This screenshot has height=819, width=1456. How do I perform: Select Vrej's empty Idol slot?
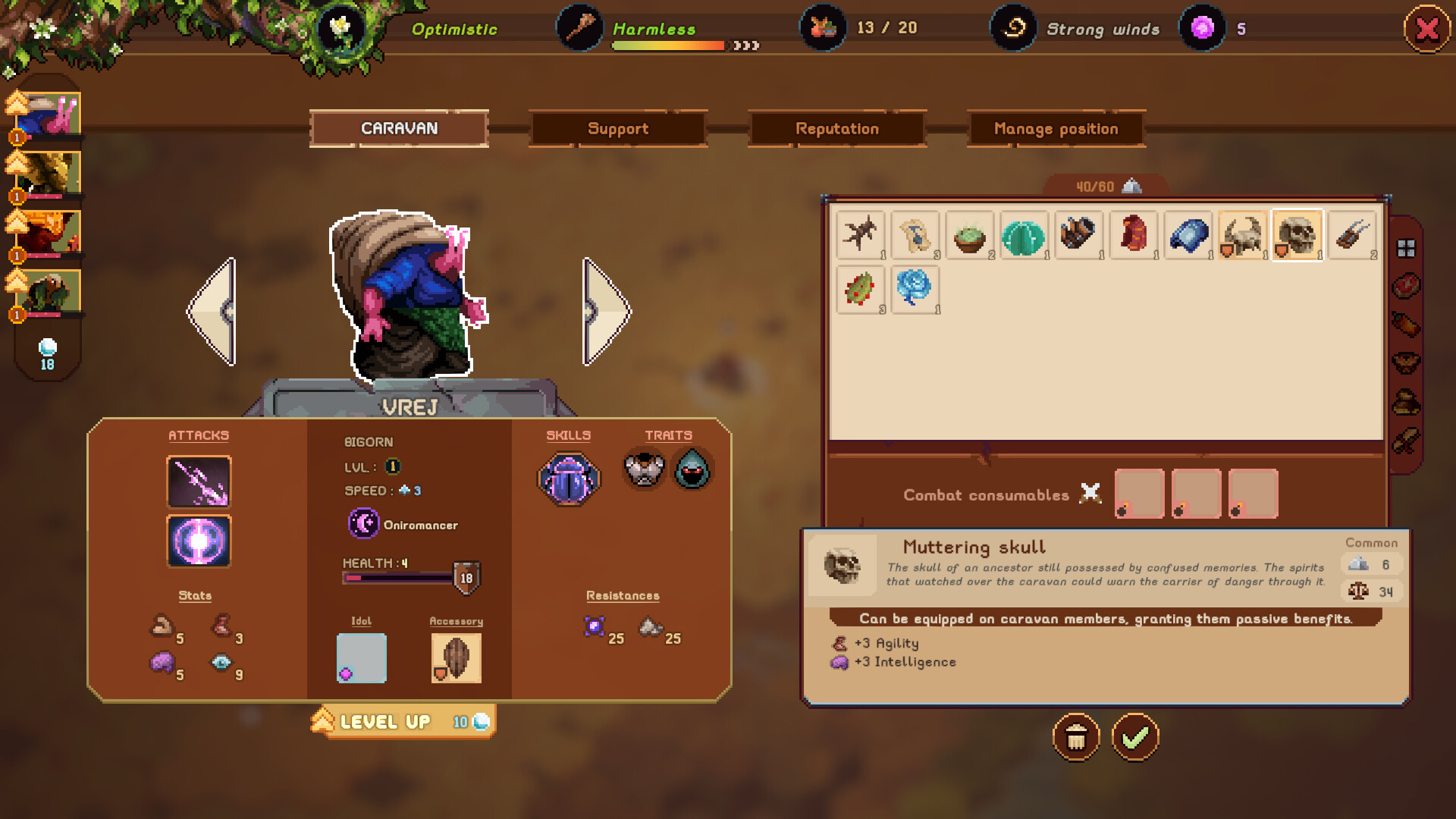[361, 657]
